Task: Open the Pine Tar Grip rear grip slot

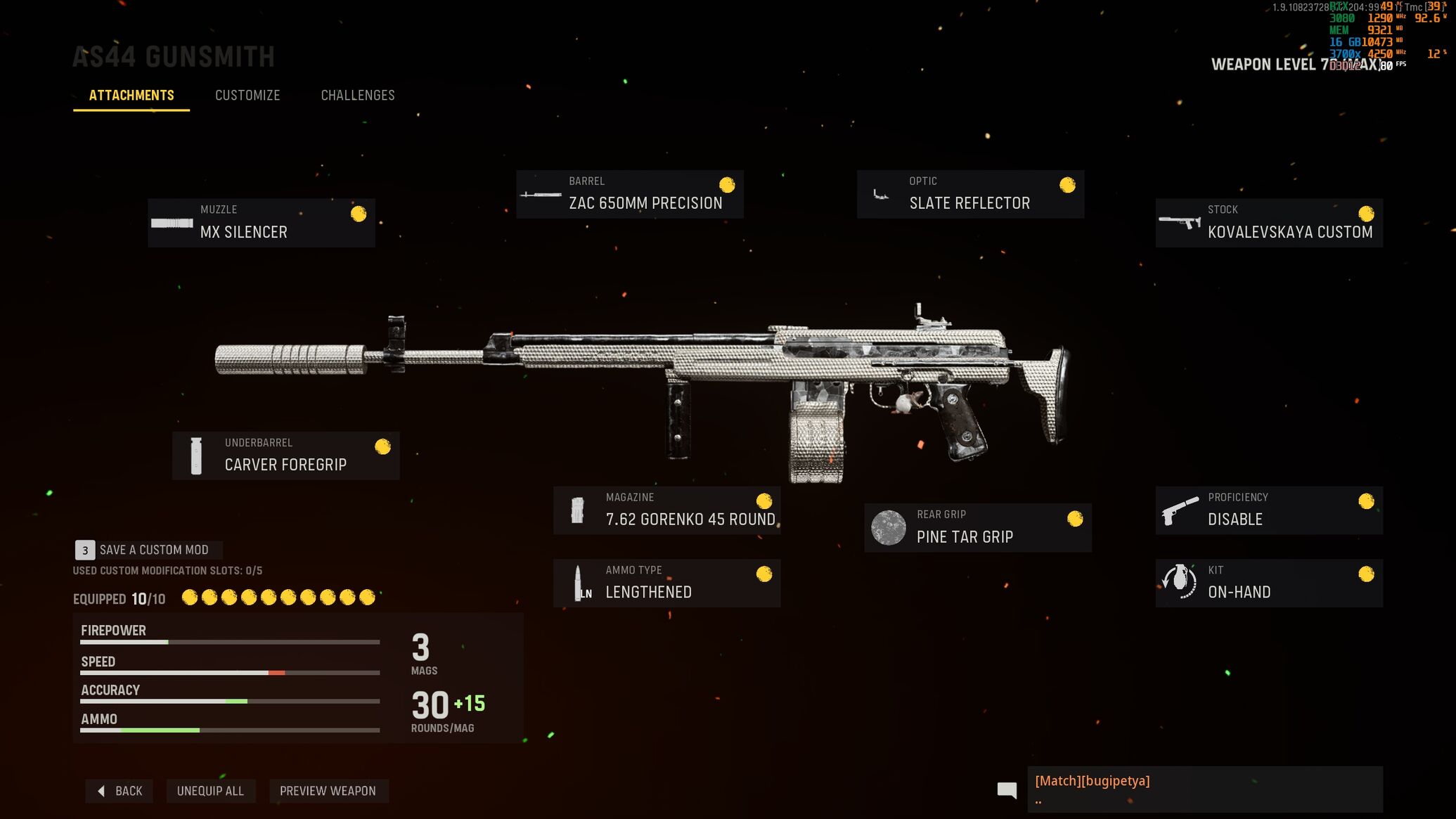Action: [x=977, y=527]
